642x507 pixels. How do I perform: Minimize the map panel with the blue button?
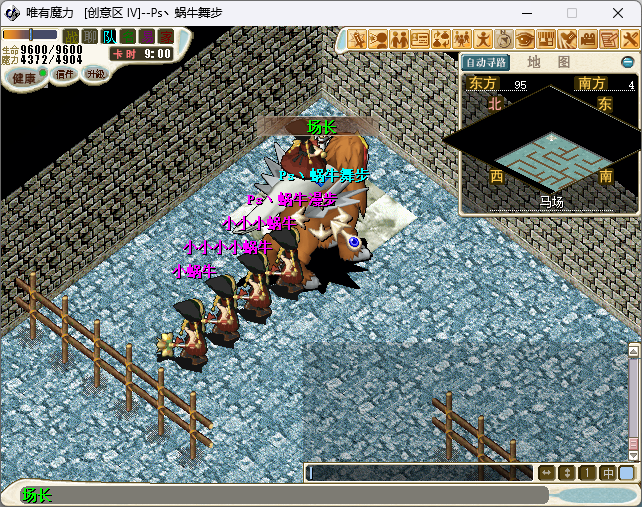pyautogui.click(x=628, y=62)
